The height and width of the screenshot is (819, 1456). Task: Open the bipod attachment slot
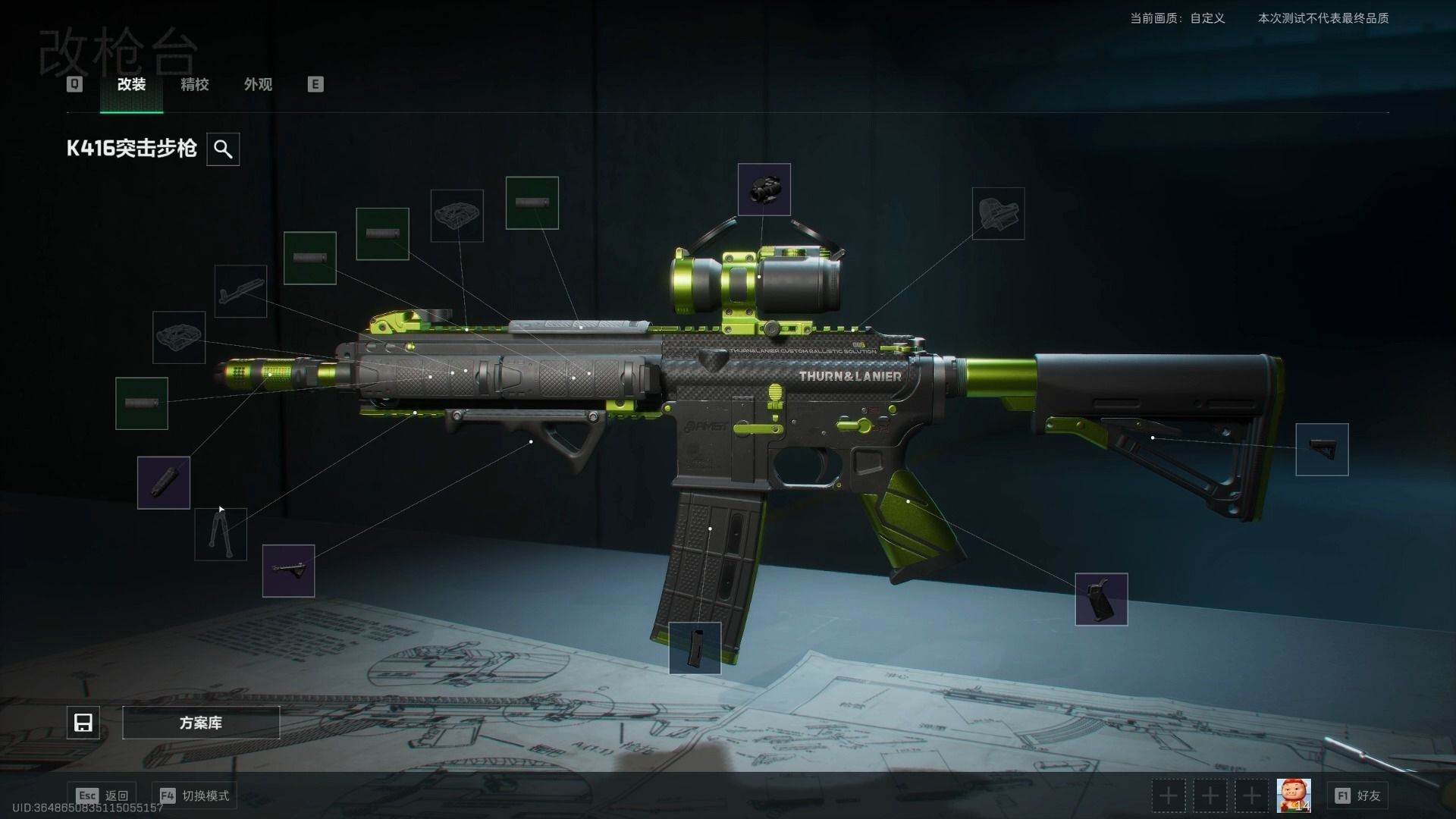[x=221, y=534]
